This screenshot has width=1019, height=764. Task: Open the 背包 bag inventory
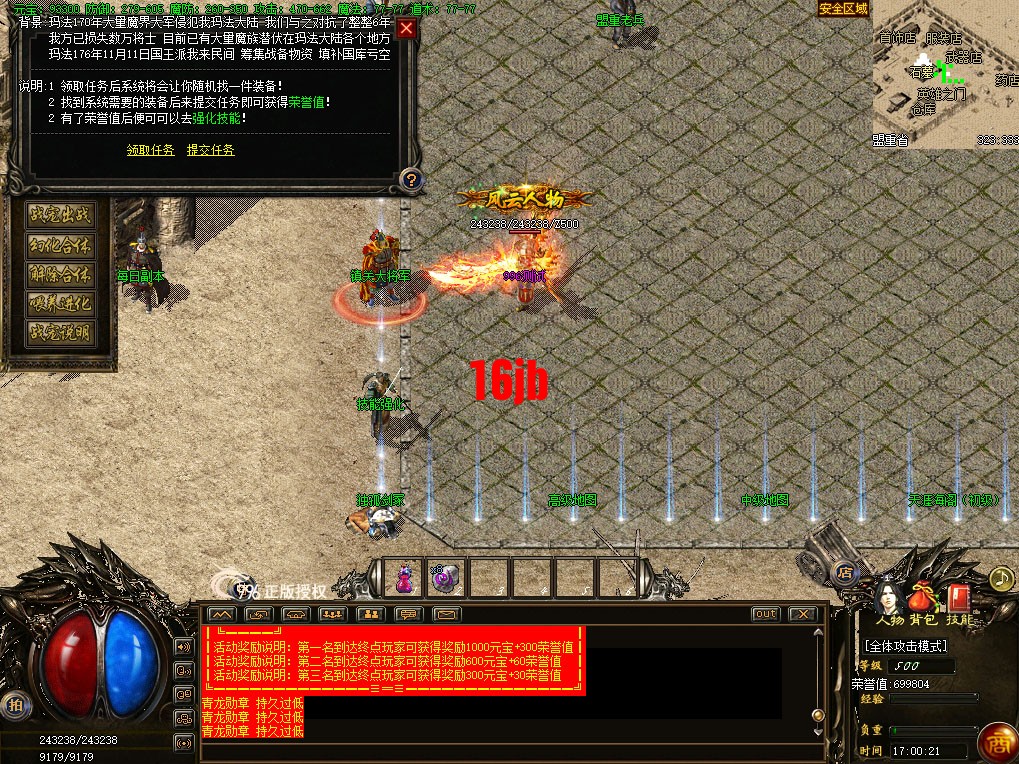coord(923,600)
